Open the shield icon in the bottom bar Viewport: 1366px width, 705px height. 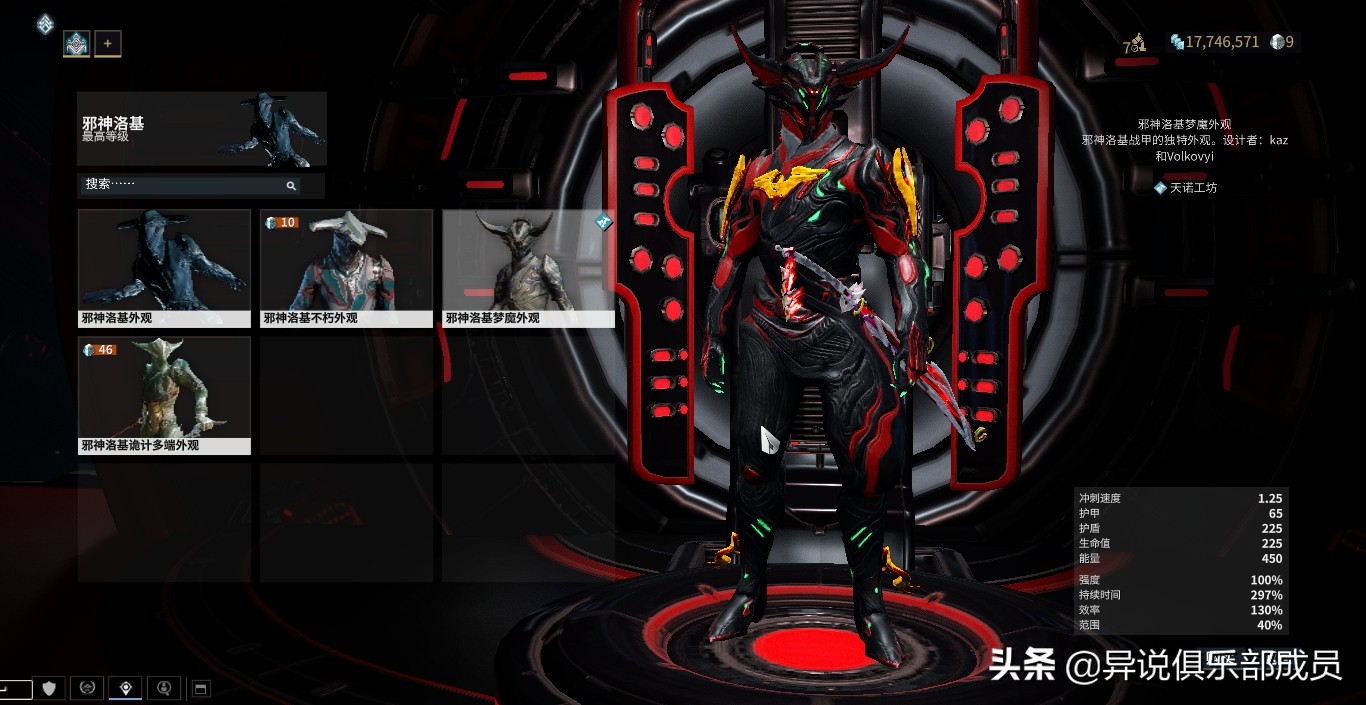pos(49,688)
